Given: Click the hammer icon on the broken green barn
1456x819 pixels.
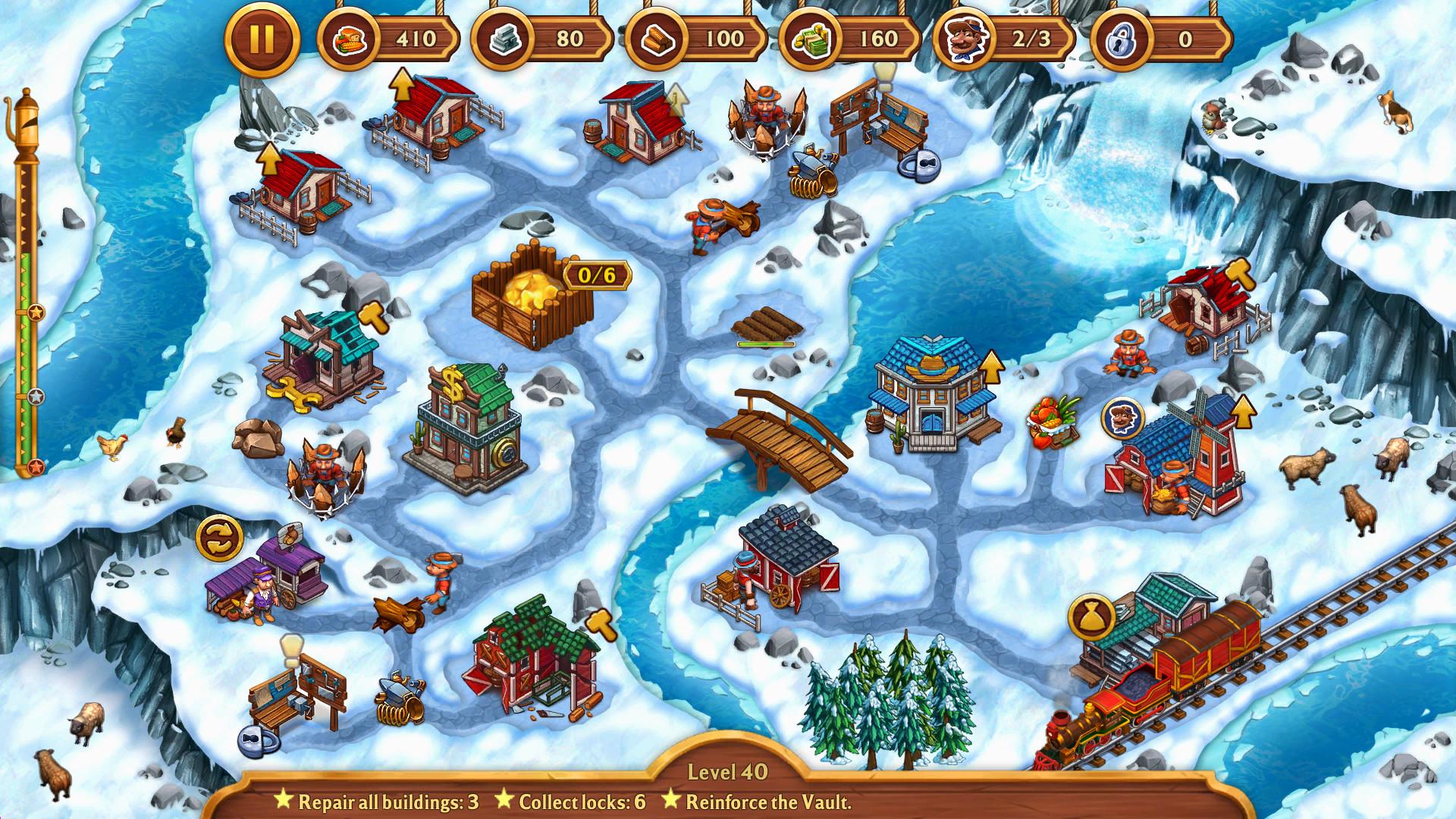Looking at the screenshot, I should [x=603, y=623].
